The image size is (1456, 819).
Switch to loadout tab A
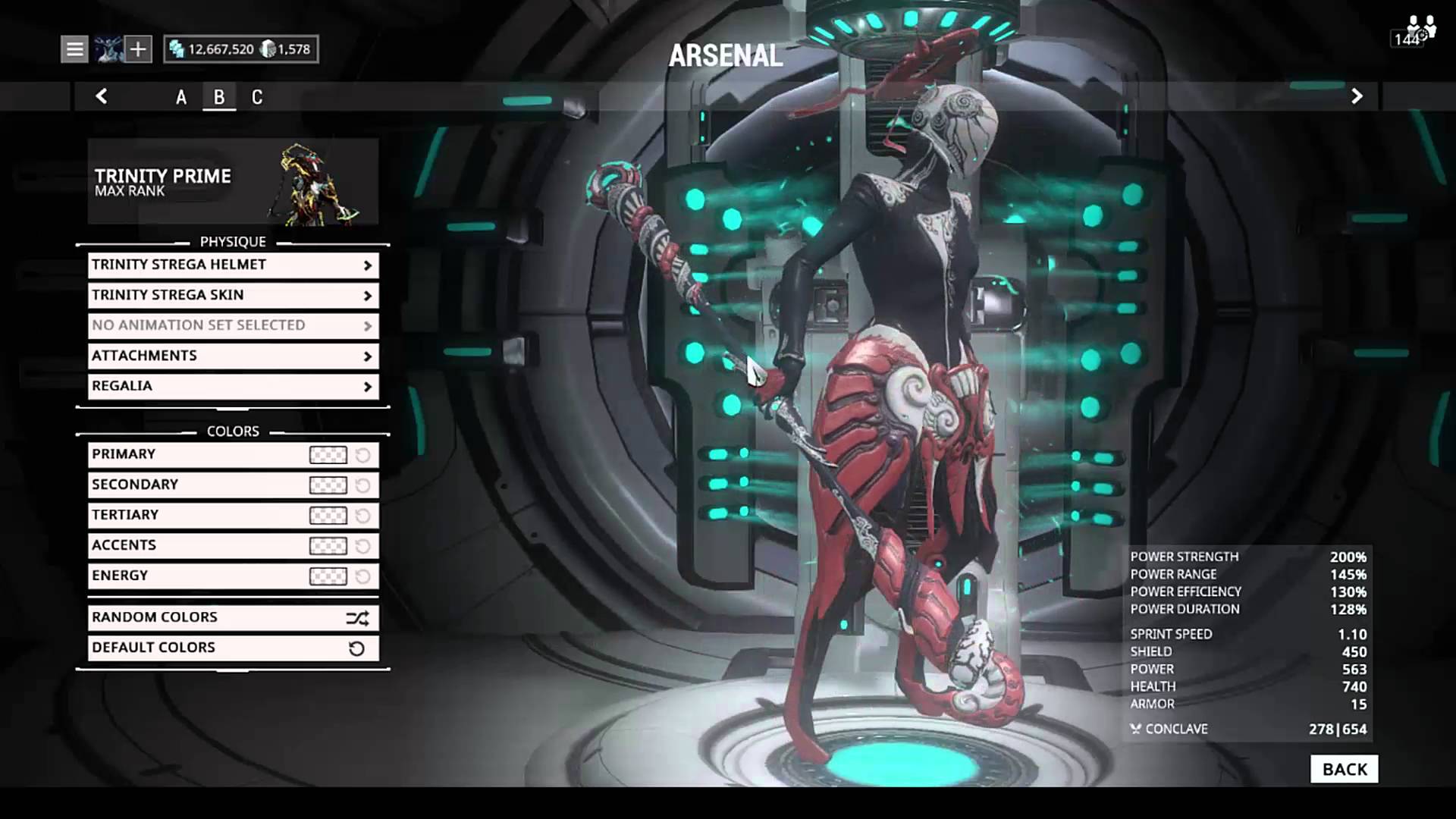click(x=181, y=97)
